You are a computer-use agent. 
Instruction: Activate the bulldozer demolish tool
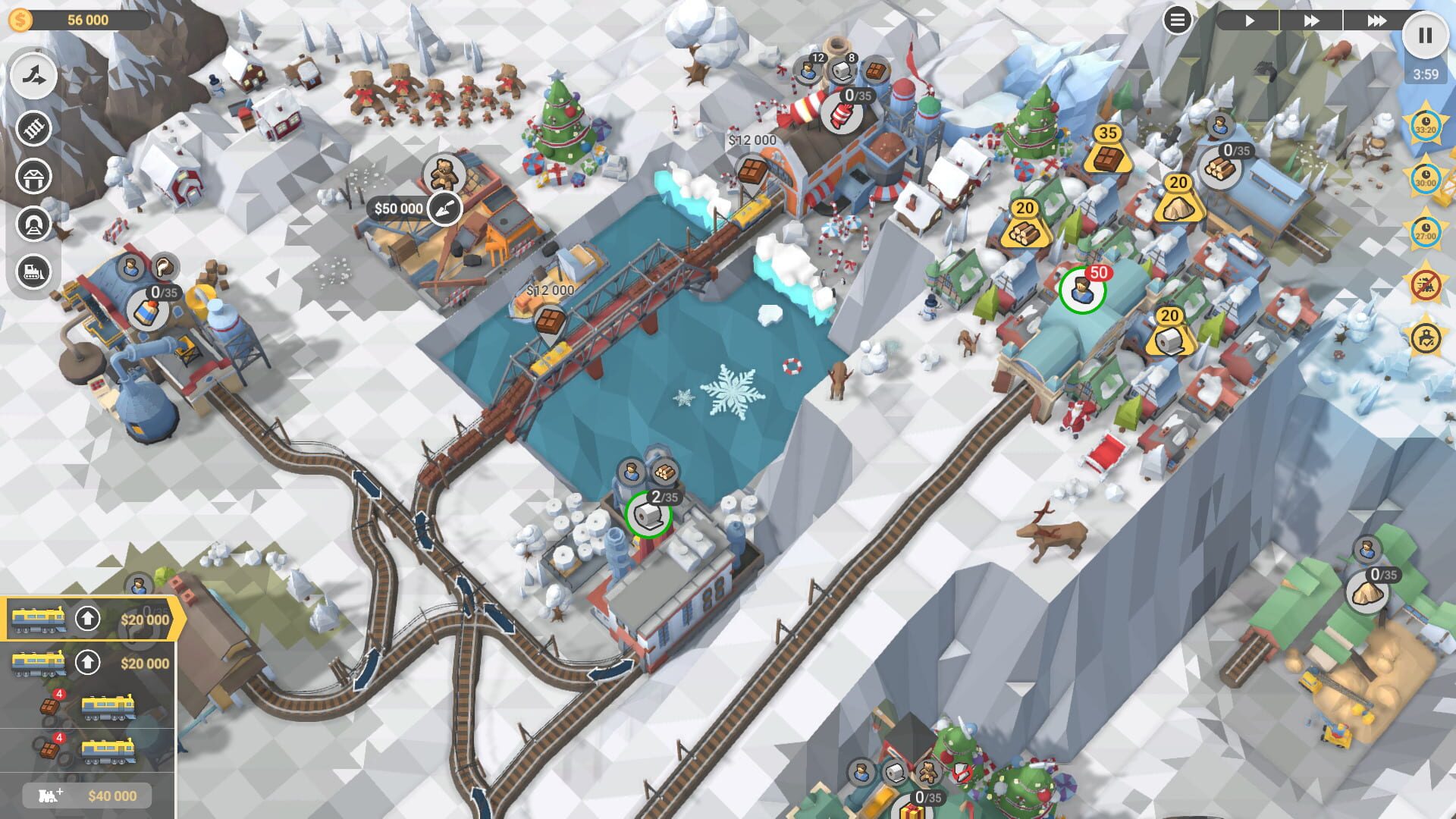tap(33, 271)
